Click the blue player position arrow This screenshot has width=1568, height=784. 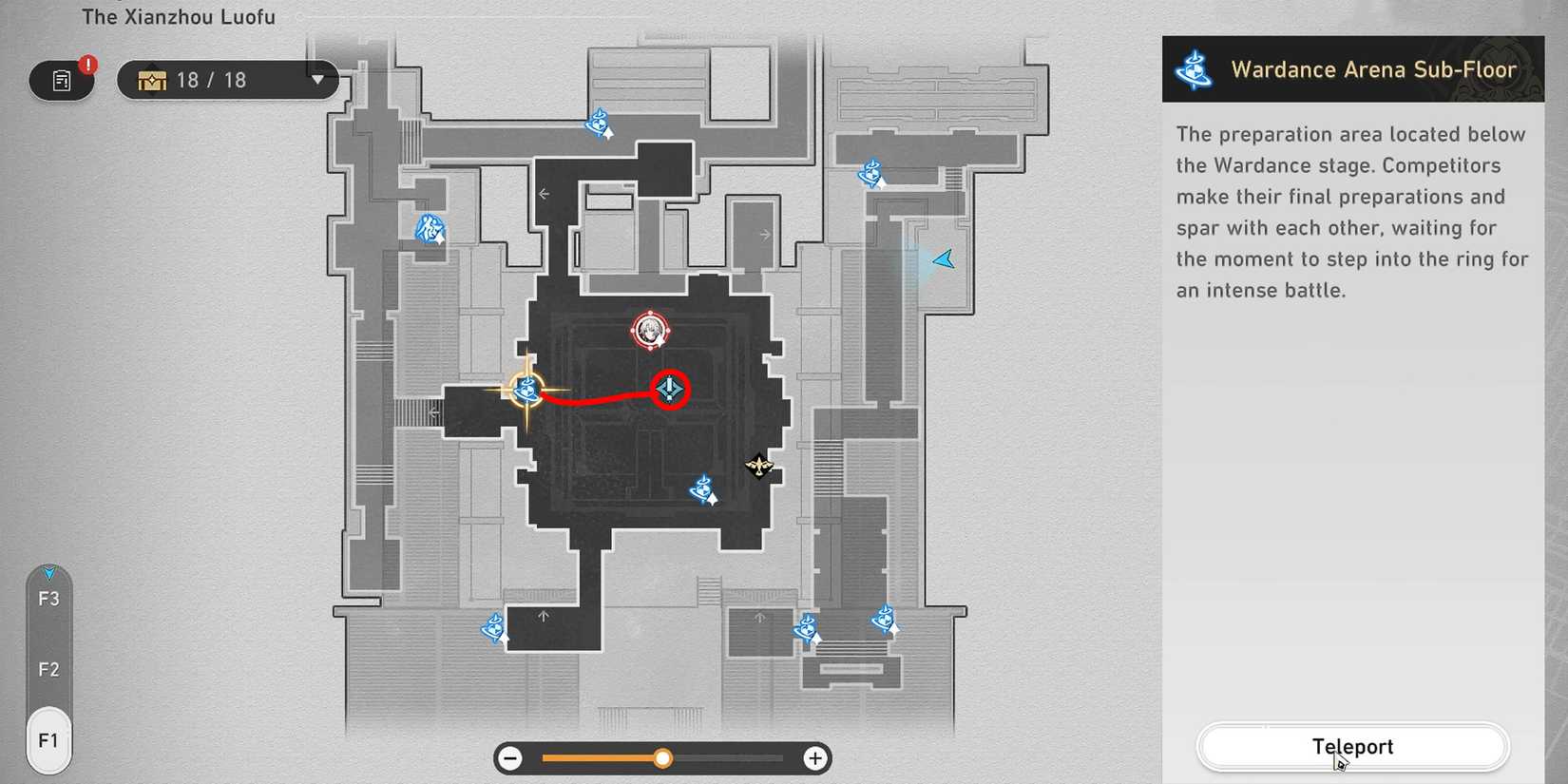click(x=941, y=258)
